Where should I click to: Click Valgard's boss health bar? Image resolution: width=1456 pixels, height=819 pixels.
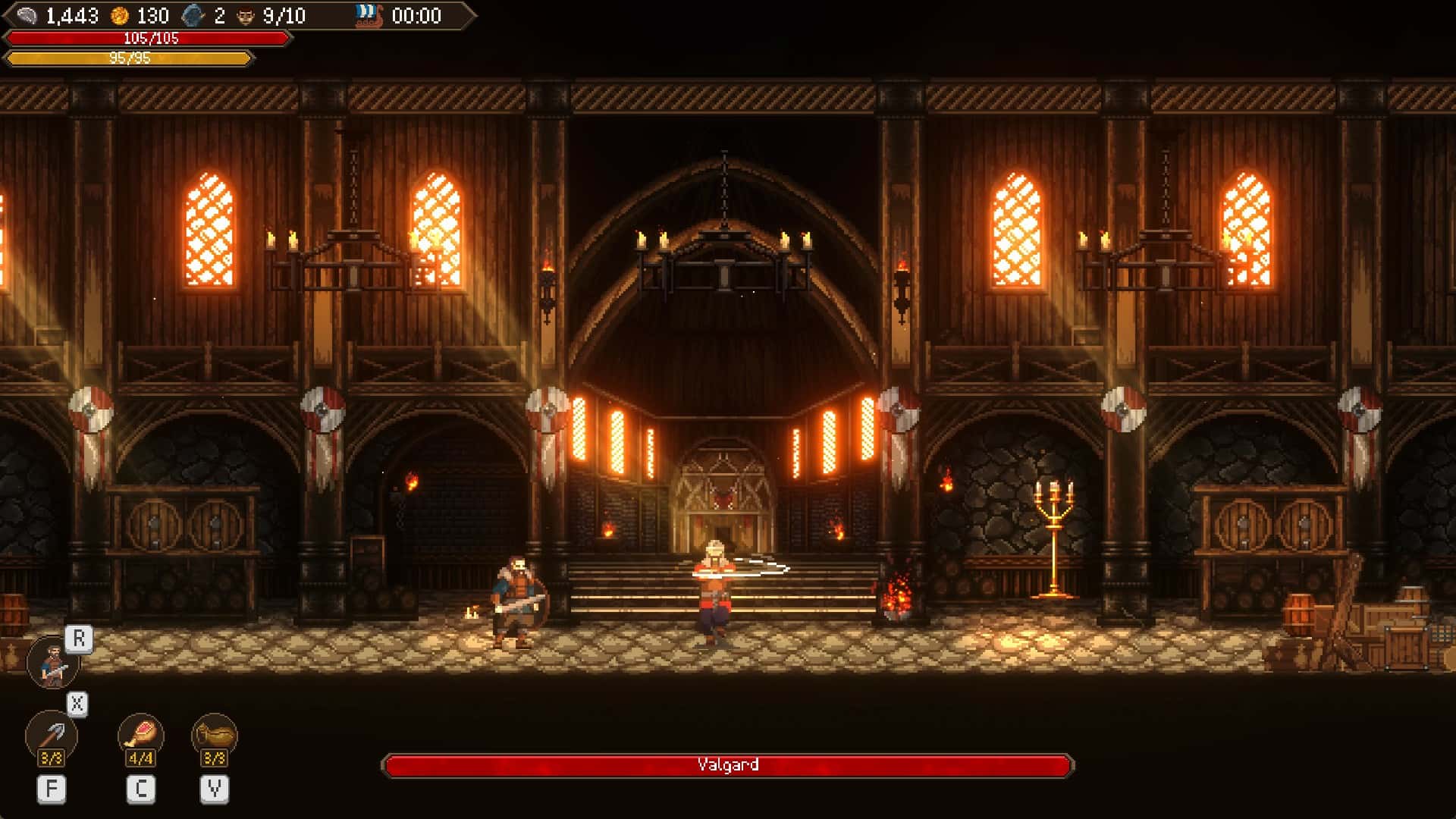728,765
